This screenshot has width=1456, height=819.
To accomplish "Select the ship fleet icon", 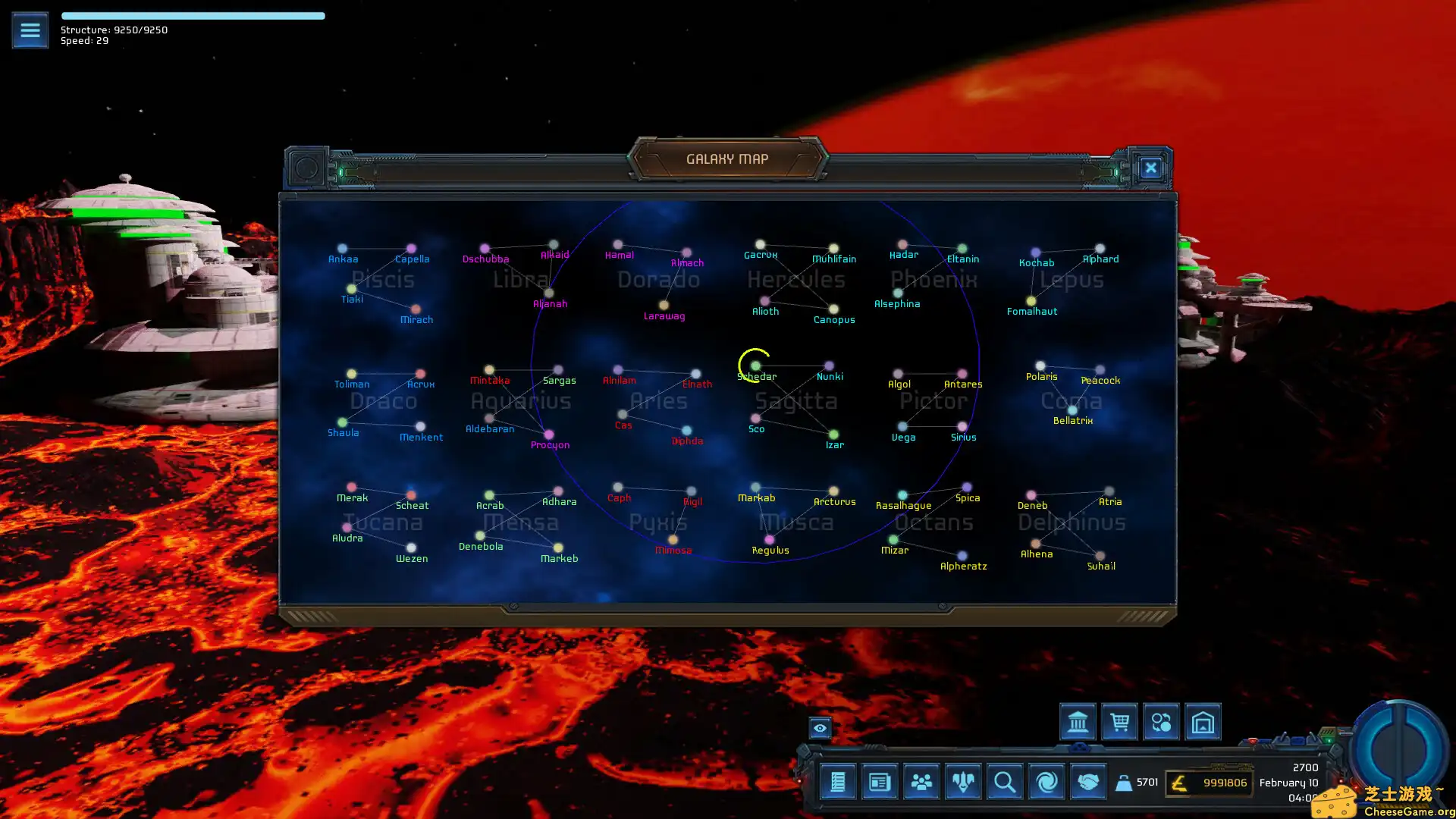I will (x=962, y=782).
